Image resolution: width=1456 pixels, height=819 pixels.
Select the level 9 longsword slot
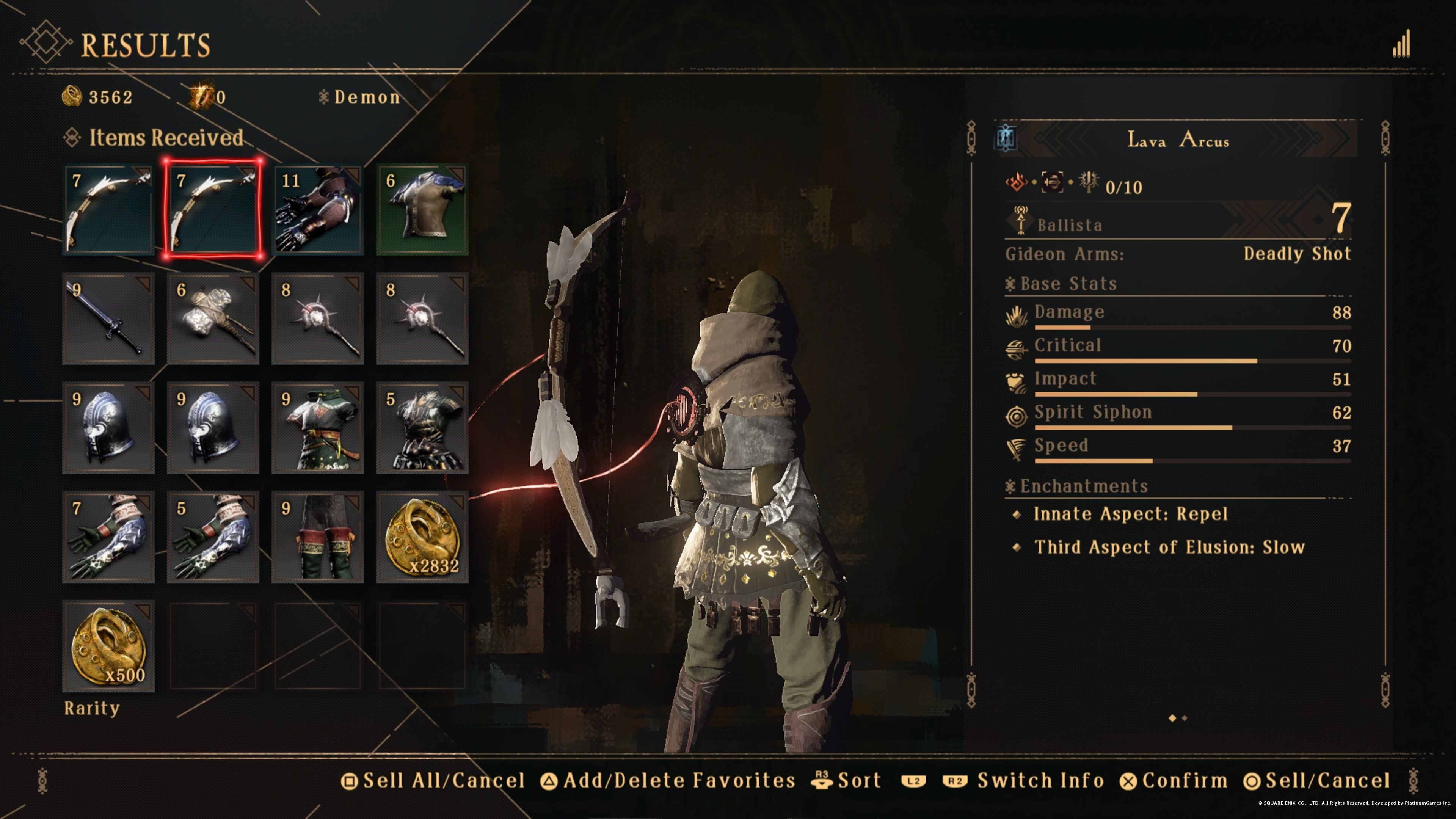pyautogui.click(x=108, y=319)
